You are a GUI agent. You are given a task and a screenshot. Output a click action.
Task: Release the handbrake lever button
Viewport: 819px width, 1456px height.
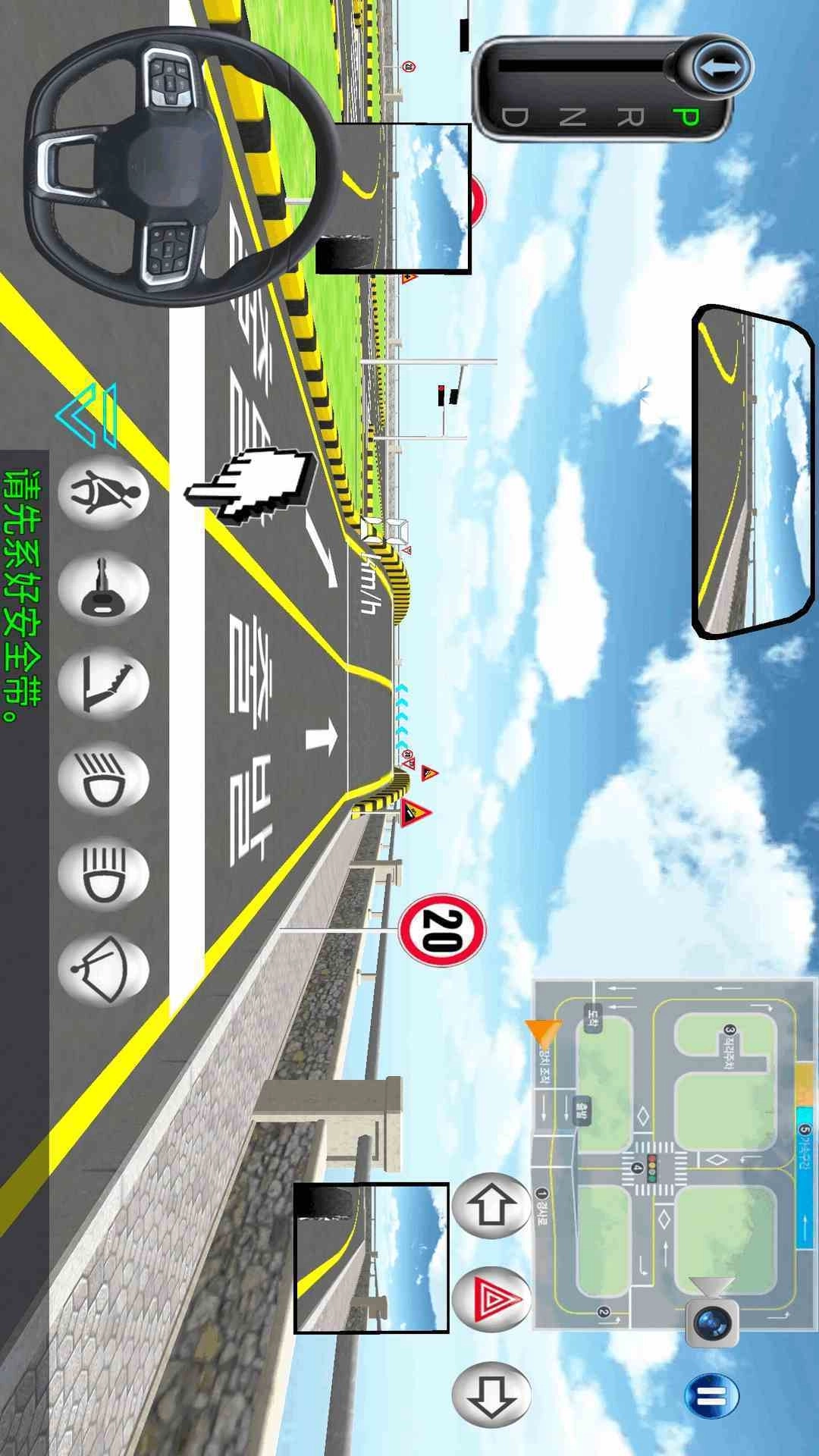click(105, 682)
